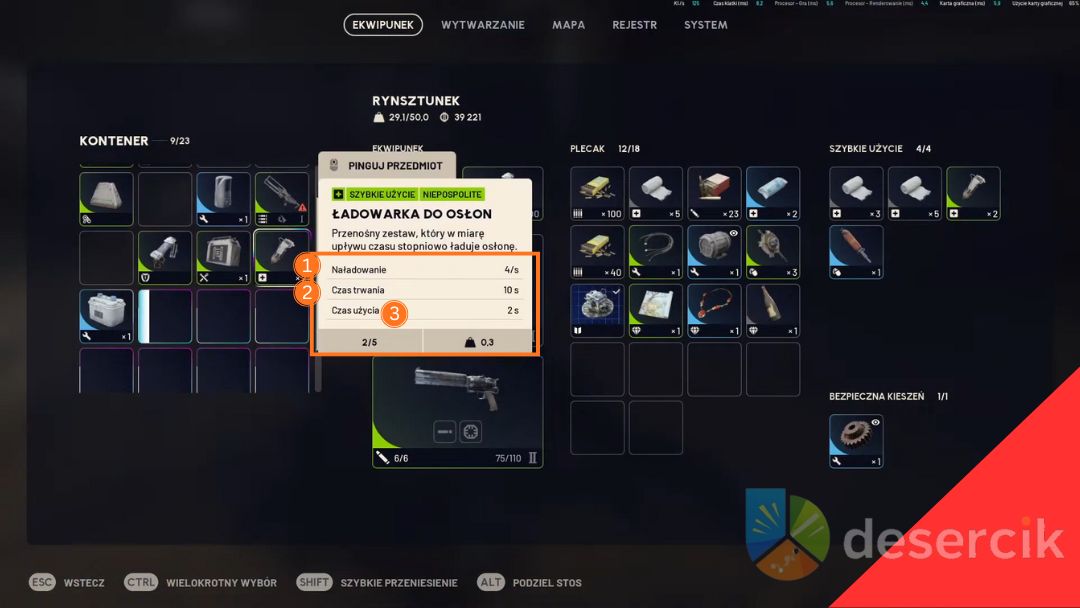Select the rusty gear in Bezpieczna Kieszeń
1080x608 pixels.
(856, 441)
